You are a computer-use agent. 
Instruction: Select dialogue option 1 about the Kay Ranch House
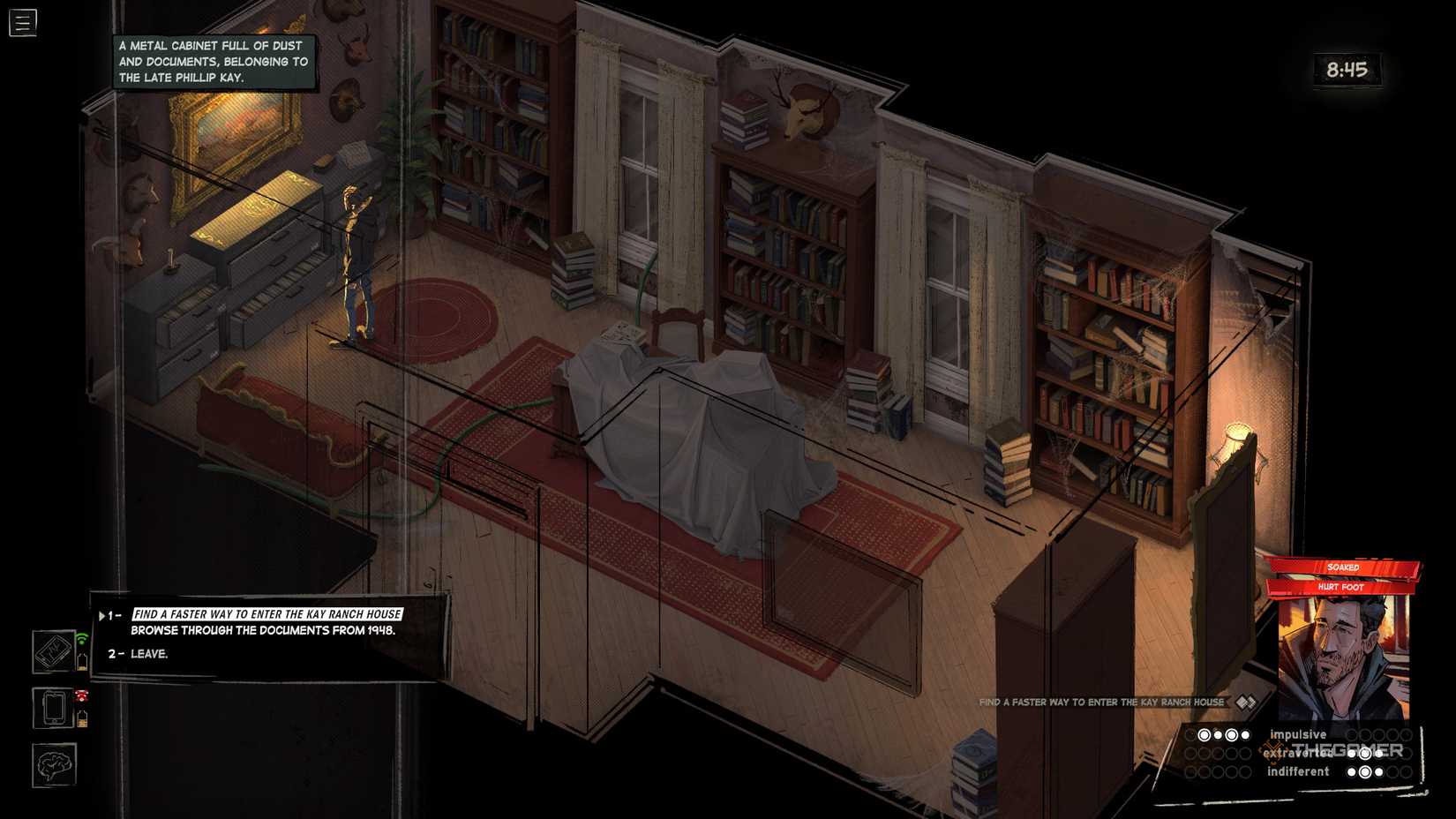[265, 614]
